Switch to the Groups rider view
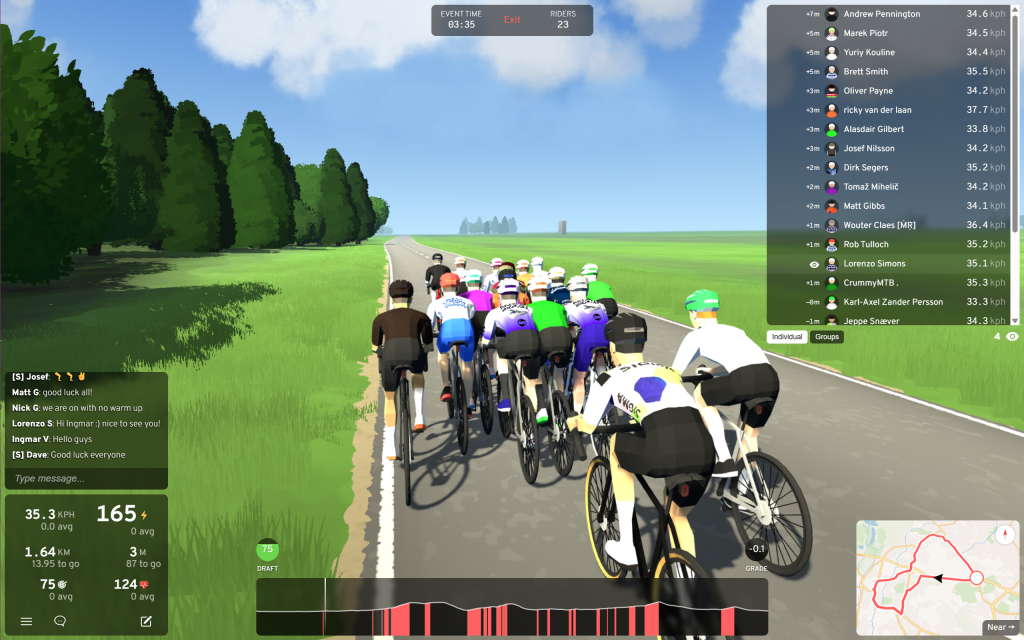 click(827, 337)
